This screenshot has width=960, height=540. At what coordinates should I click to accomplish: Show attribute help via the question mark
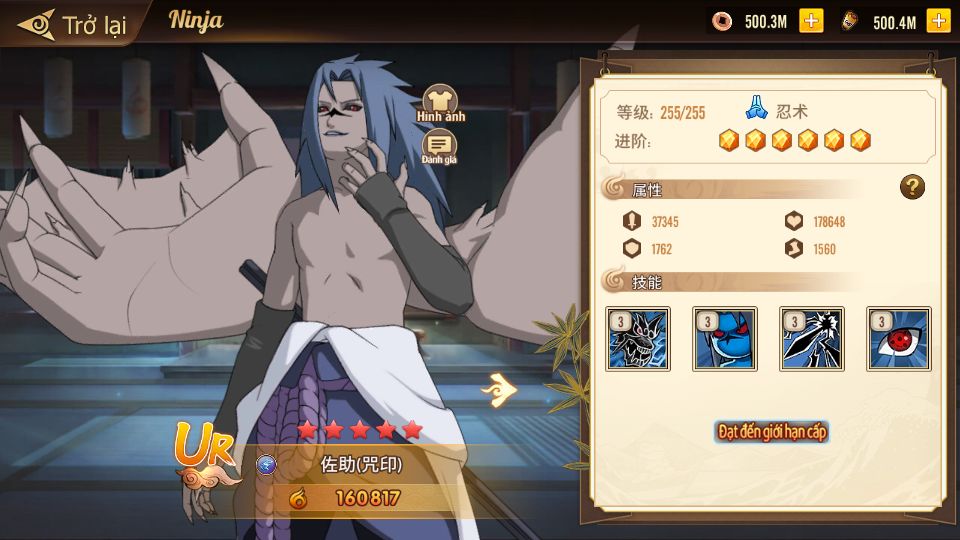tap(911, 187)
